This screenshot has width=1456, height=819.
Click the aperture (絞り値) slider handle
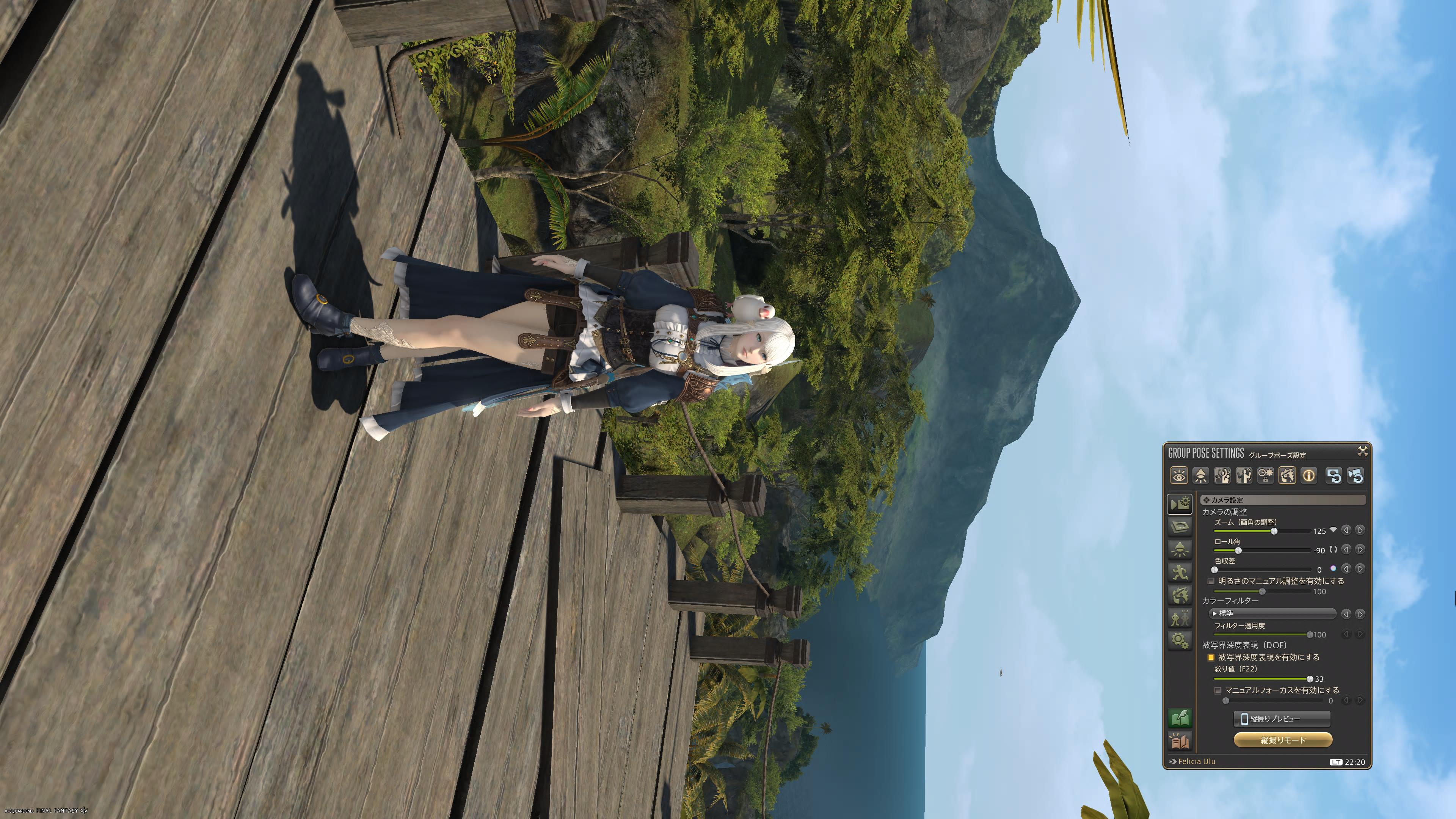click(1310, 679)
